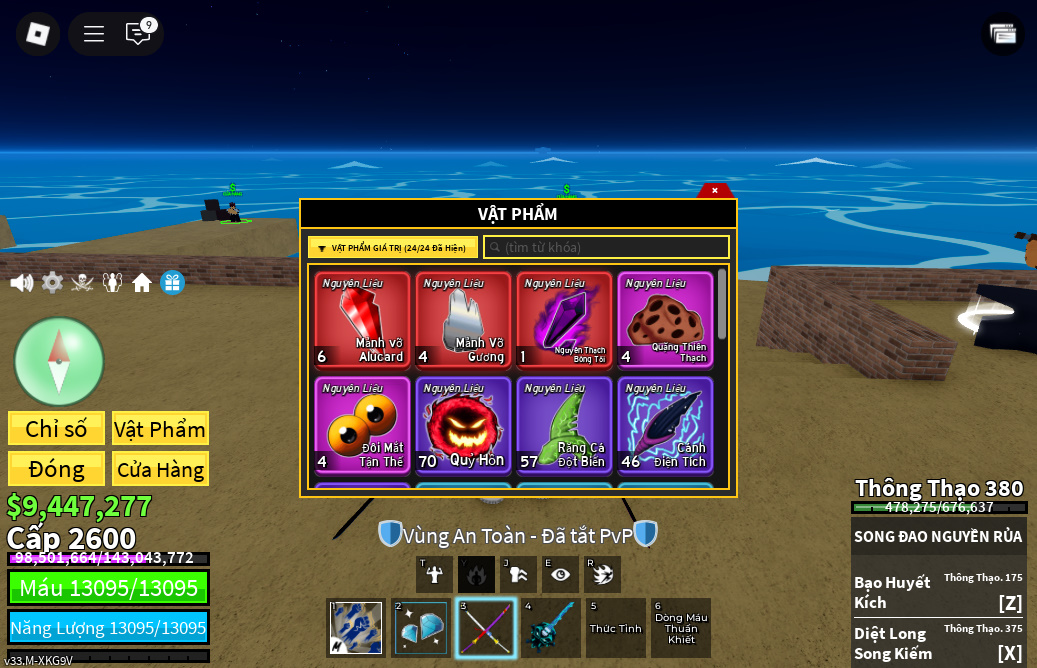Click the Đóng button
Viewport: 1037px width, 668px height.
pos(56,469)
